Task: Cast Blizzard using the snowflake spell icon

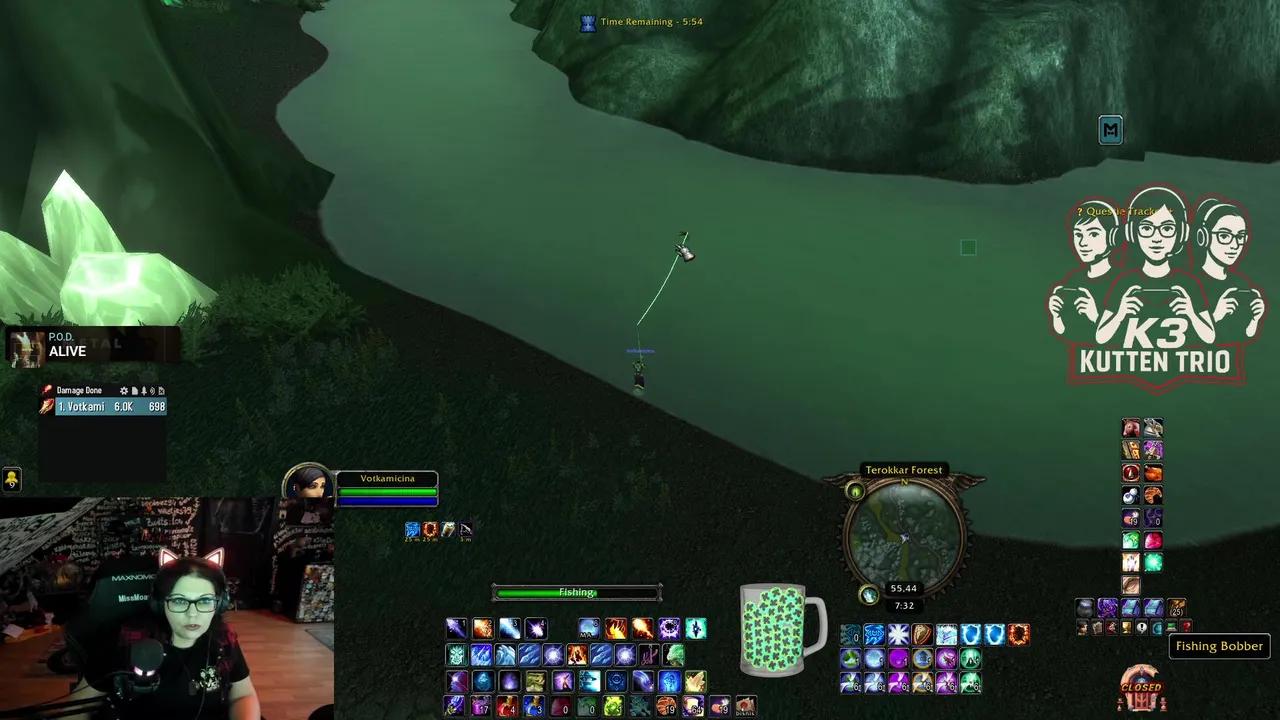Action: pos(897,633)
